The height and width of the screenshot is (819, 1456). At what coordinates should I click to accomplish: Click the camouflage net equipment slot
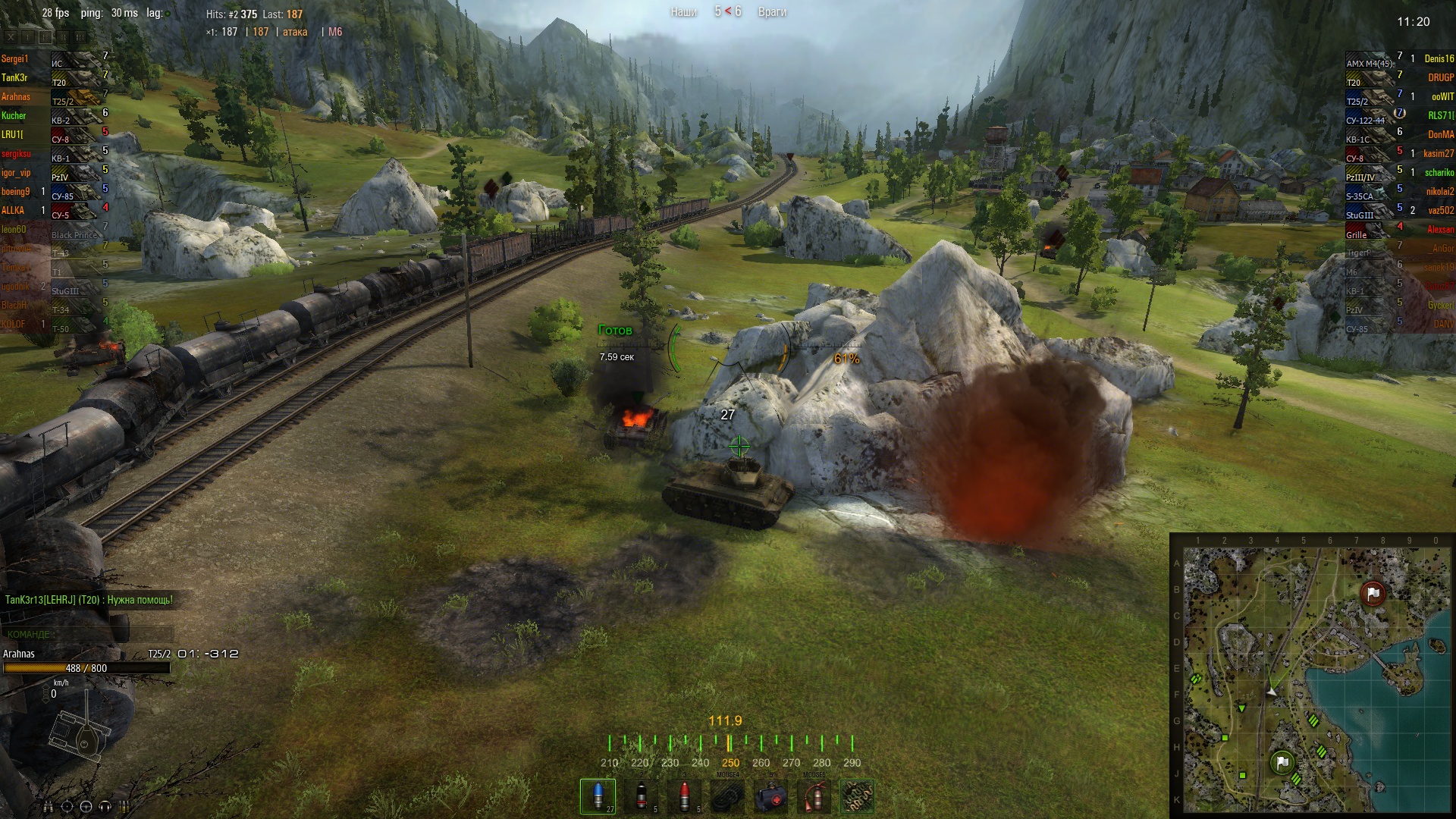pos(858,796)
